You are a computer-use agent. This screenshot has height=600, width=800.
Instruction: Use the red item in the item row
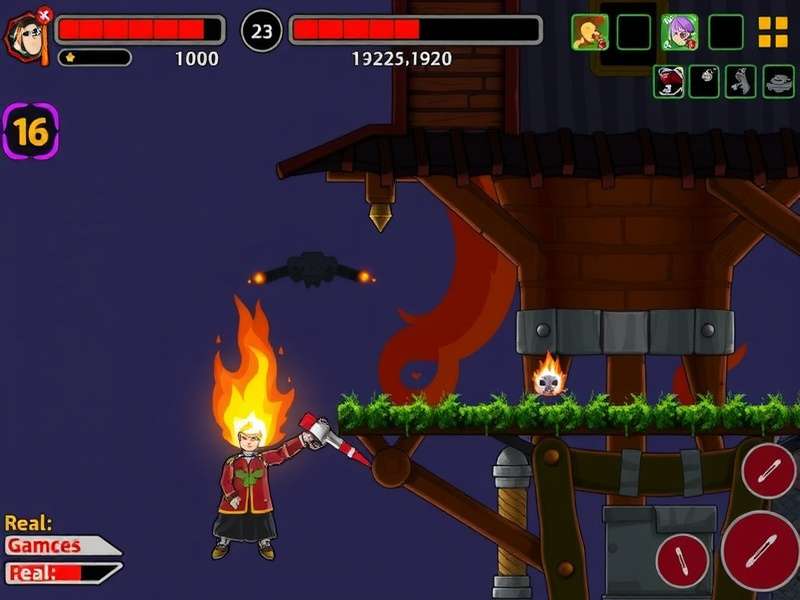click(x=669, y=81)
